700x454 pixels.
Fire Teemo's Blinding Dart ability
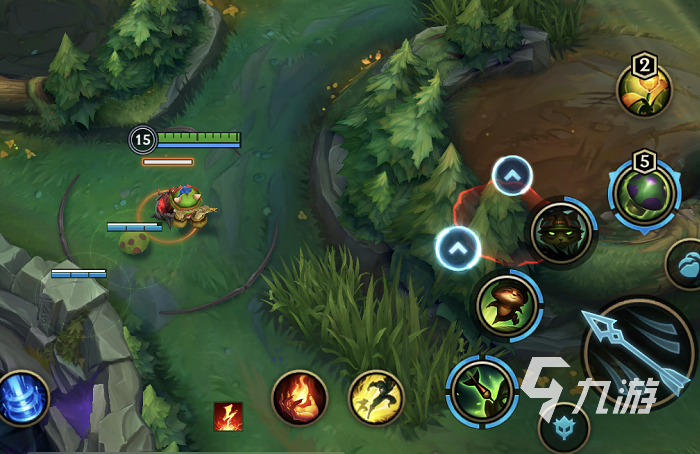click(482, 390)
